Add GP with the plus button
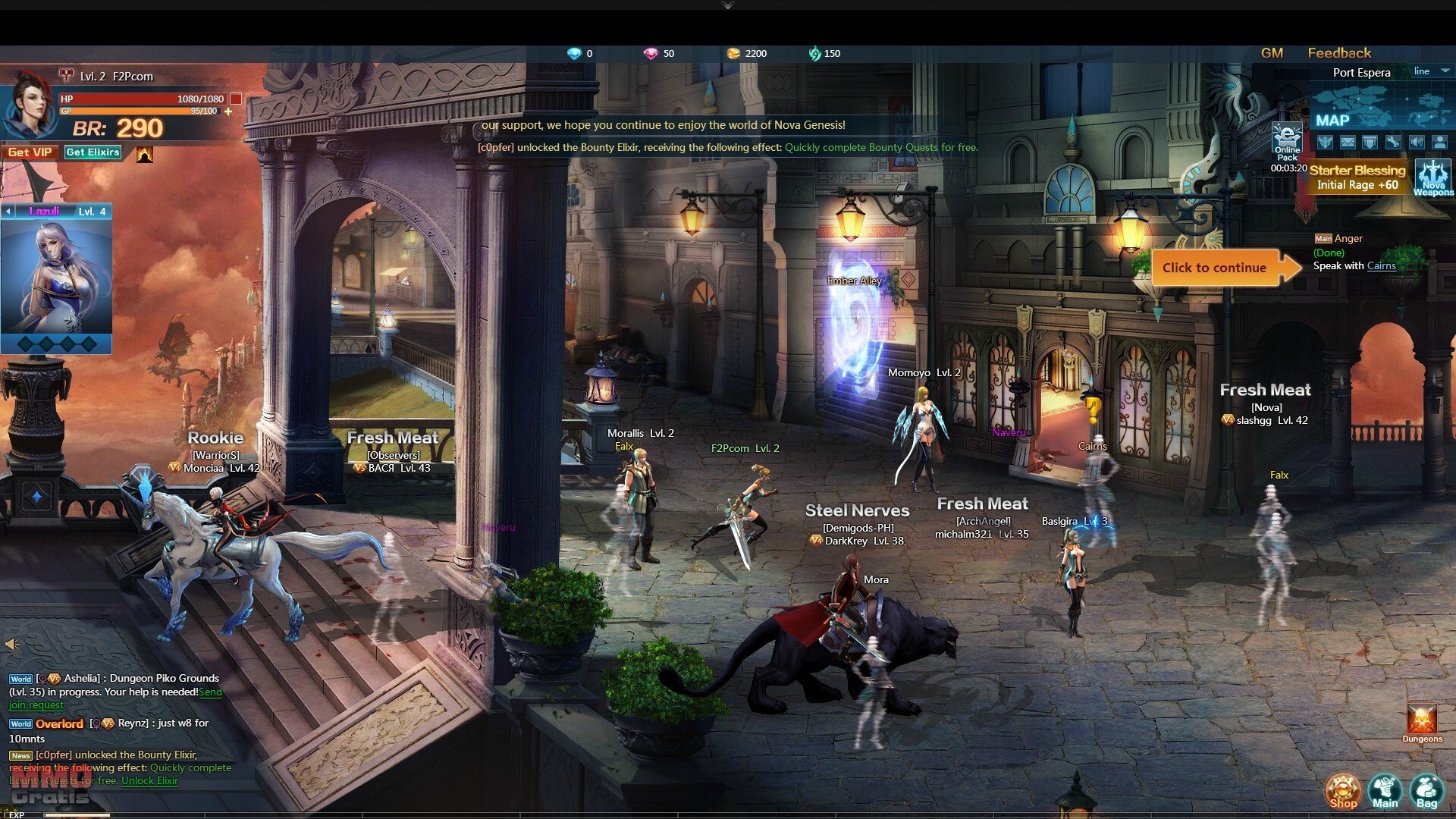 pos(228,111)
